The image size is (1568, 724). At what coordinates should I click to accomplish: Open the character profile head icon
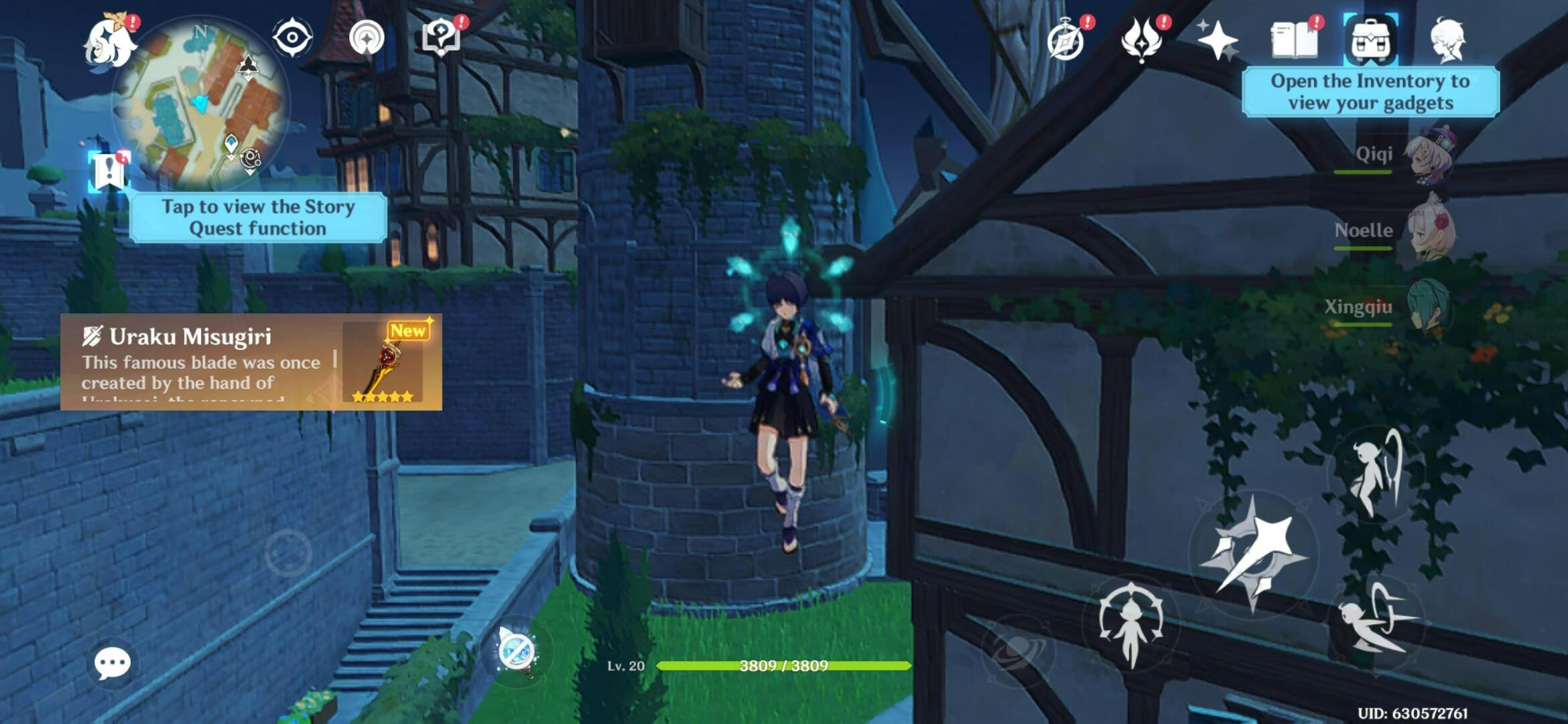tap(1447, 40)
